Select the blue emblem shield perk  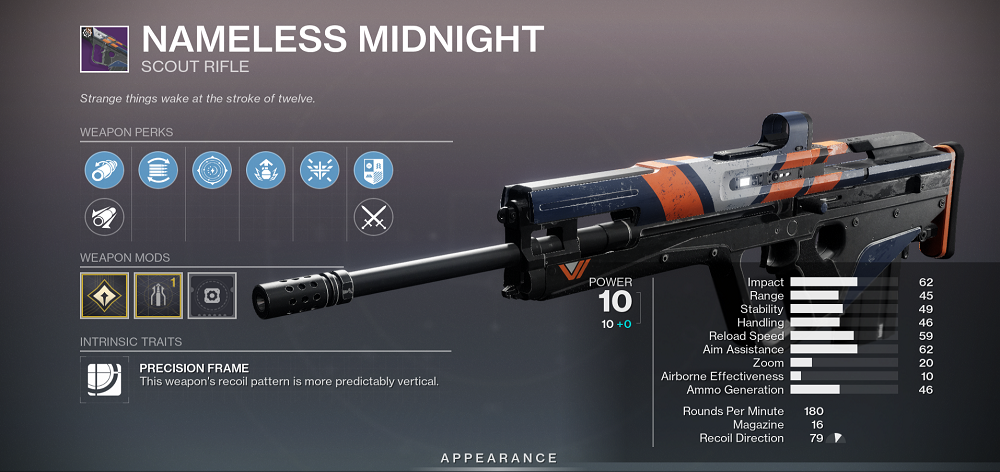click(x=374, y=169)
